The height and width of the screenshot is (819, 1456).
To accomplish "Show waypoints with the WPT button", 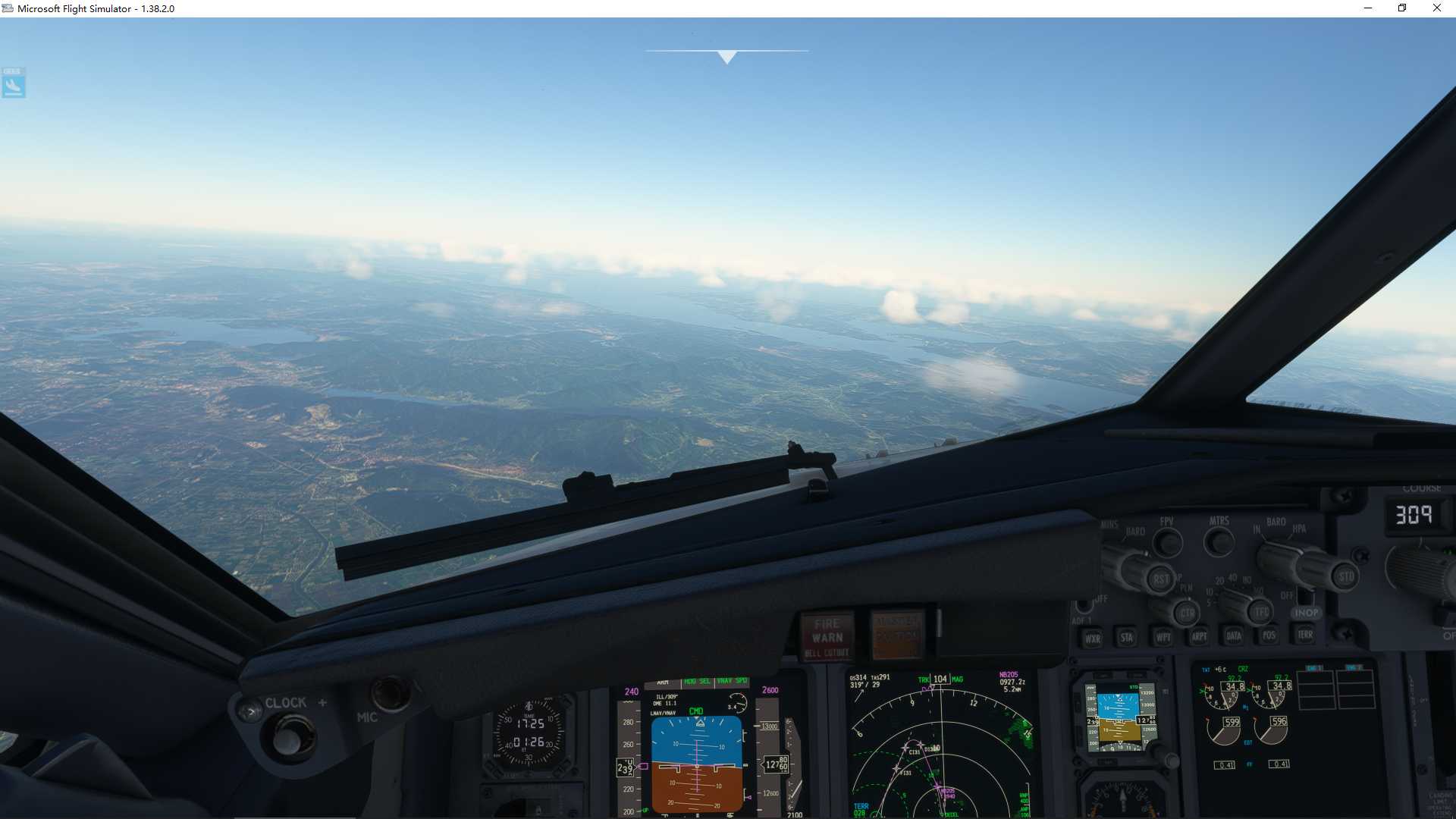I will (x=1164, y=636).
